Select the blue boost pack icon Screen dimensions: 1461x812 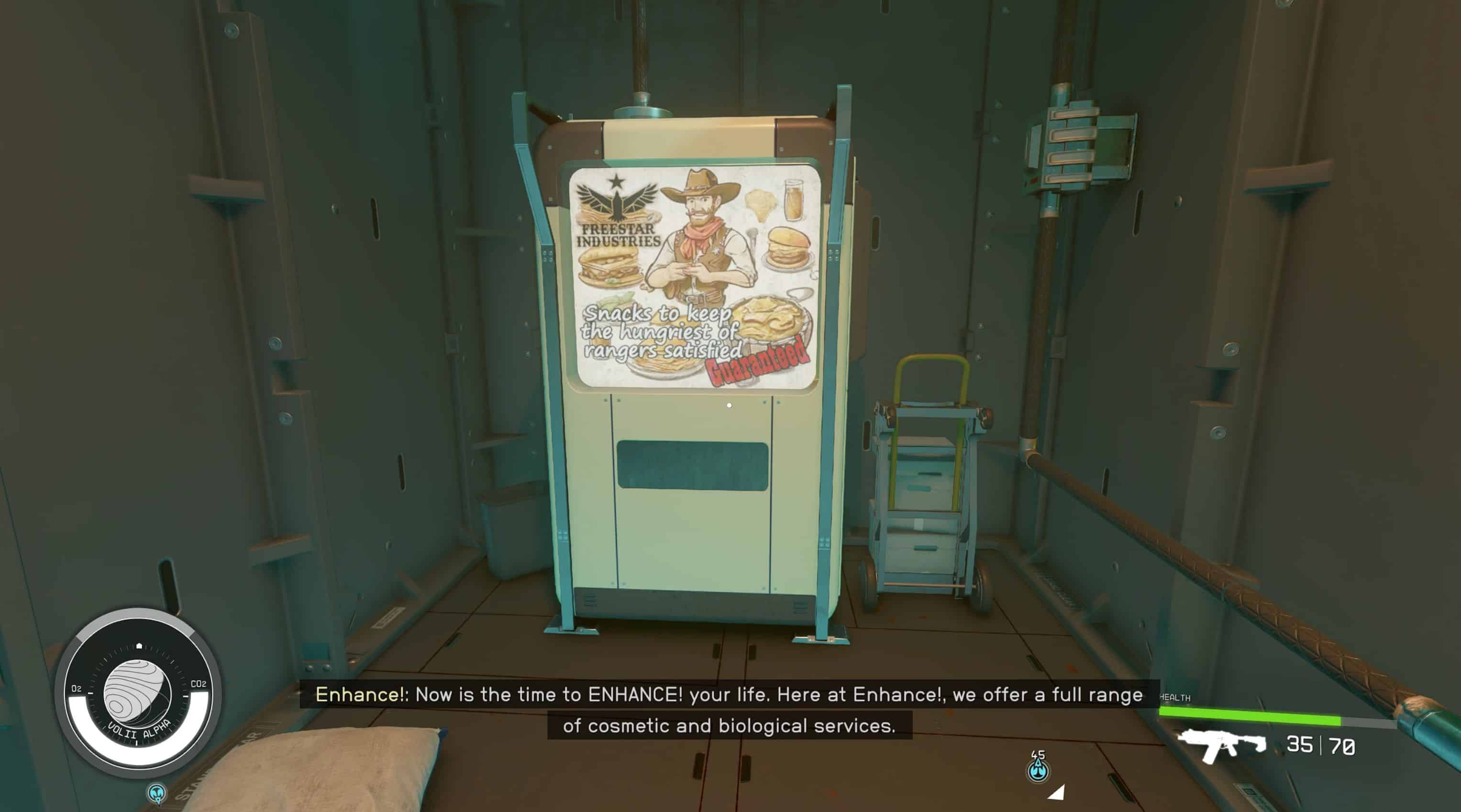point(1039,770)
